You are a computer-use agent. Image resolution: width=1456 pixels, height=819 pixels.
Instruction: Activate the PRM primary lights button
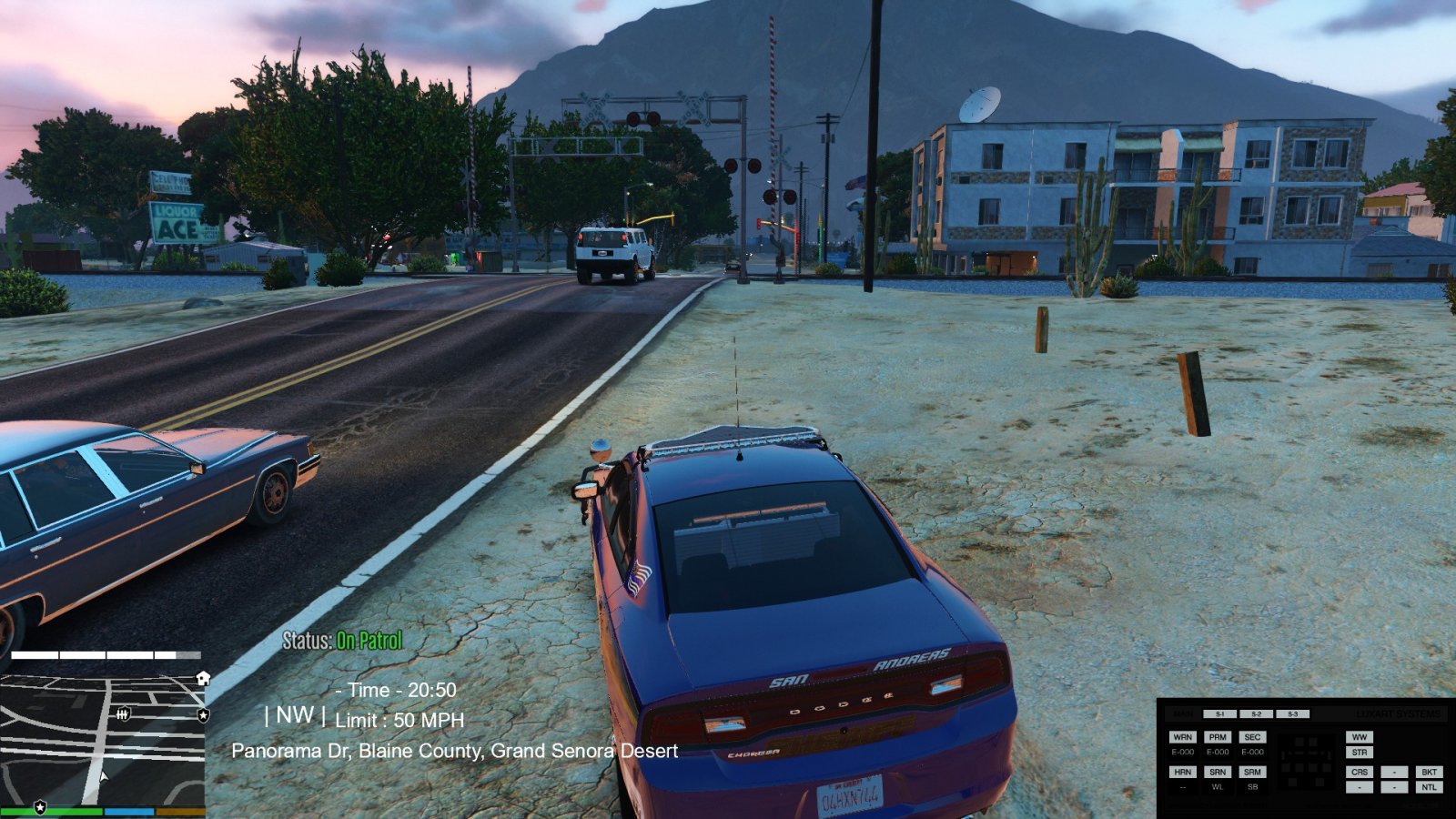[x=1218, y=737]
